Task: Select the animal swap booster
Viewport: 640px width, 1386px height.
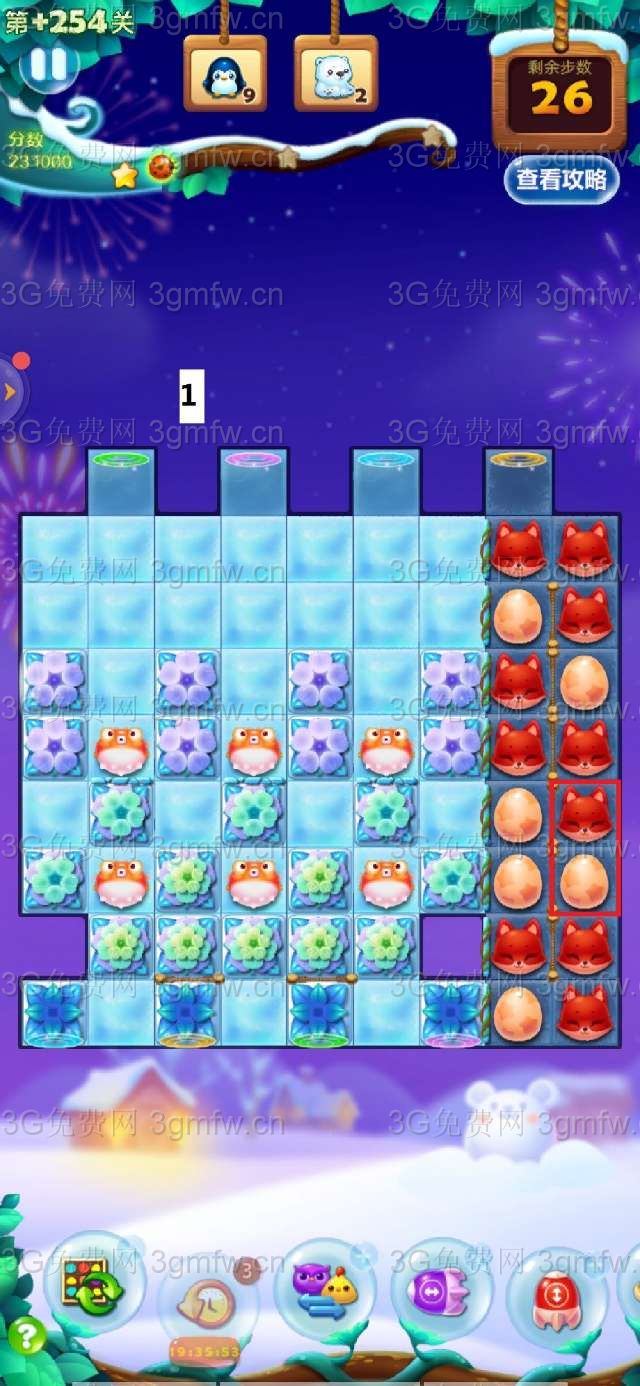Action: click(x=325, y=1286)
